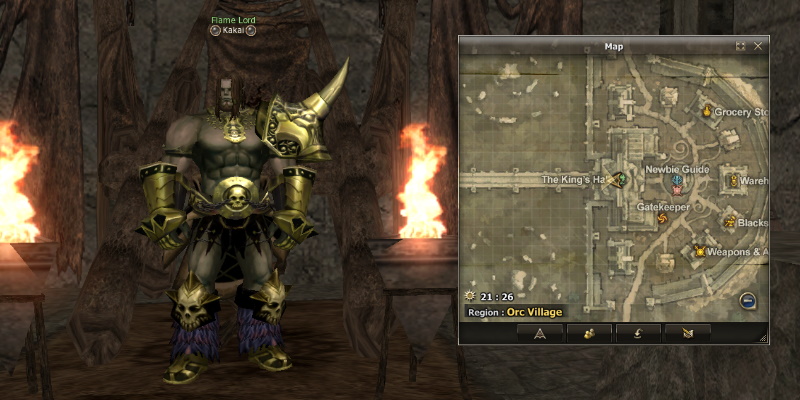Click the rightmost button in map's bottom bar
The width and height of the screenshot is (800, 400).
click(x=686, y=333)
